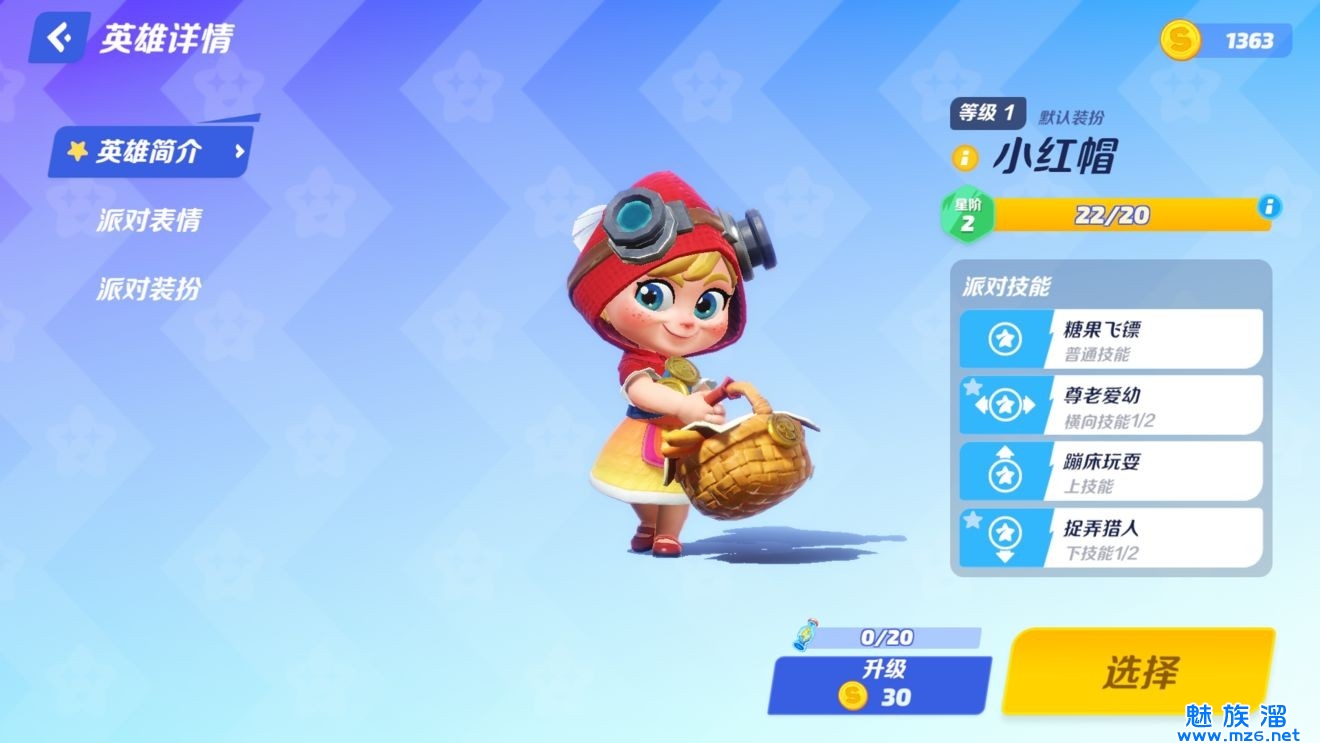Switch to the 英雄简介 tab
This screenshot has width=1320, height=743.
(x=150, y=152)
